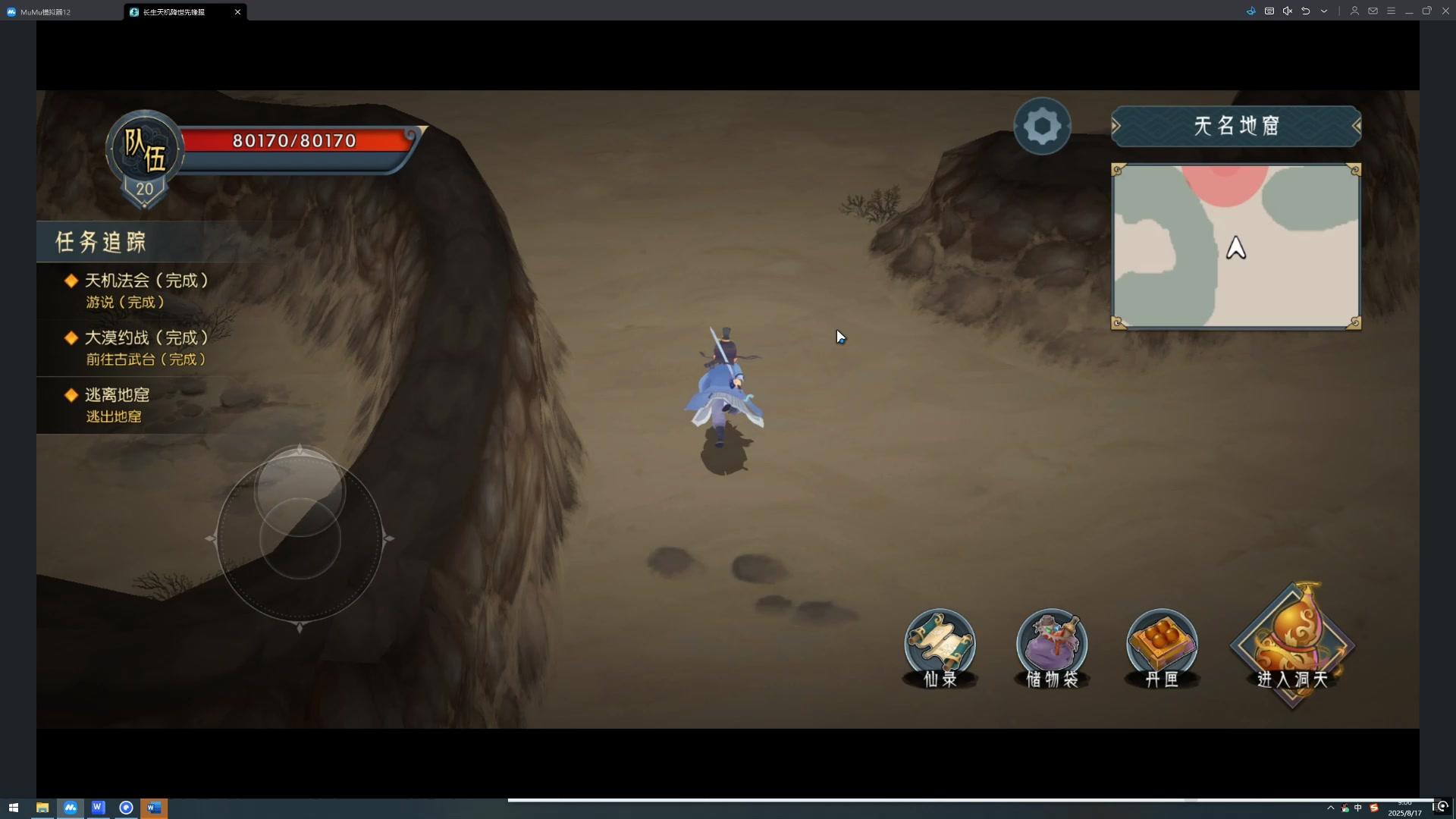Select the 逃离地窟 quest entry

point(118,405)
